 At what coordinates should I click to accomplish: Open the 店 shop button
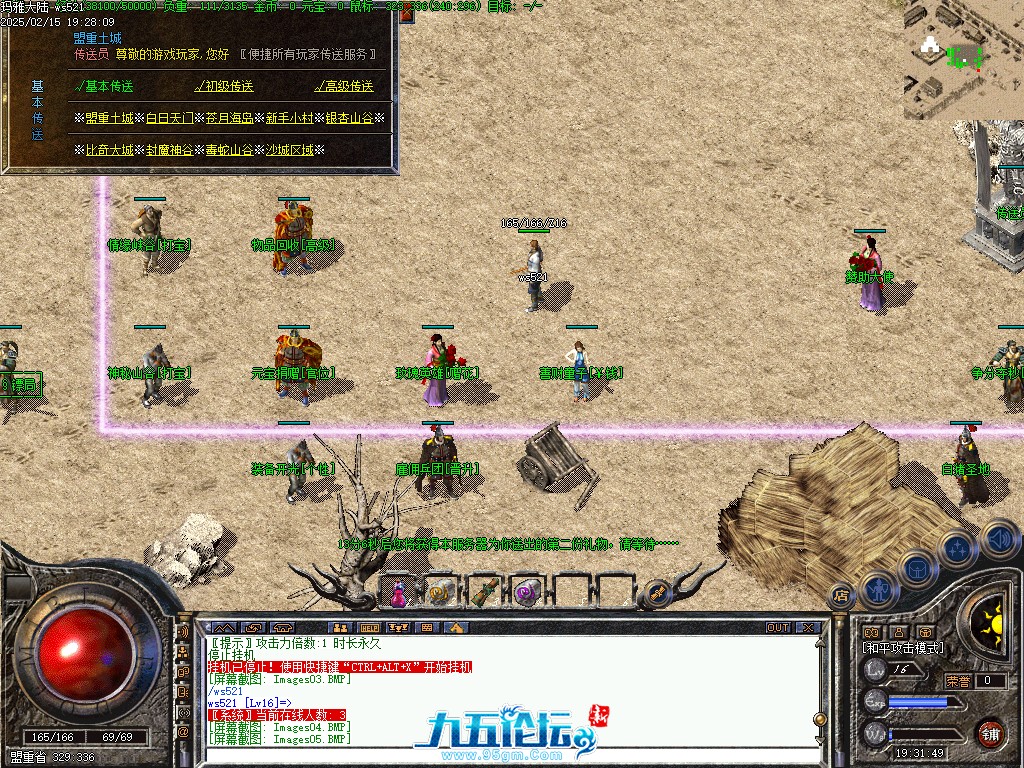click(841, 597)
